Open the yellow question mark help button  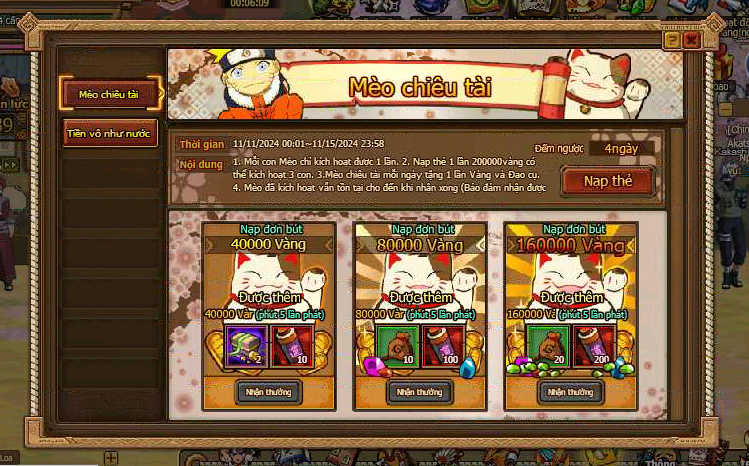pyautogui.click(x=672, y=39)
